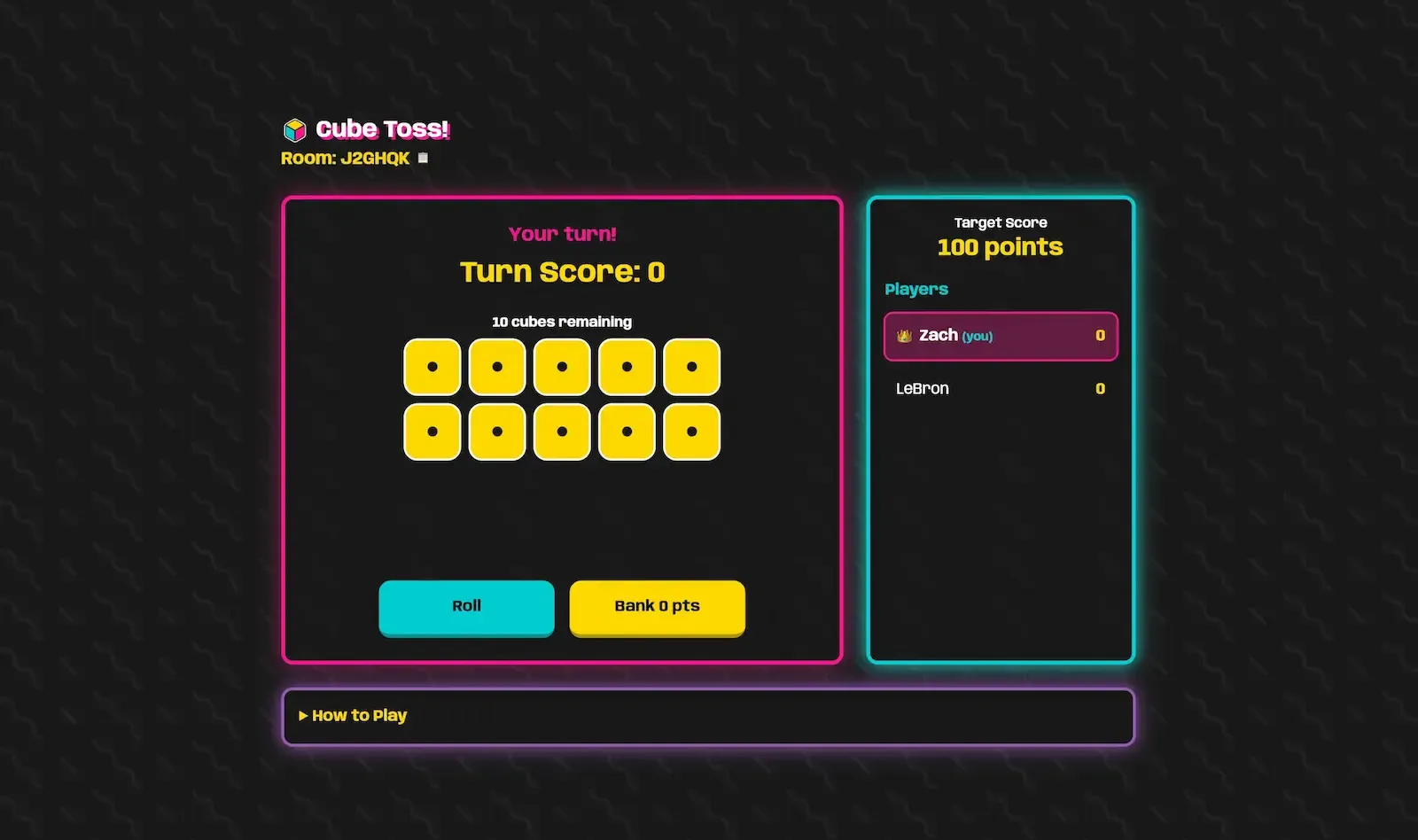Click the fourth cube in the bottom row
Viewport: 1418px width, 840px height.
[627, 432]
